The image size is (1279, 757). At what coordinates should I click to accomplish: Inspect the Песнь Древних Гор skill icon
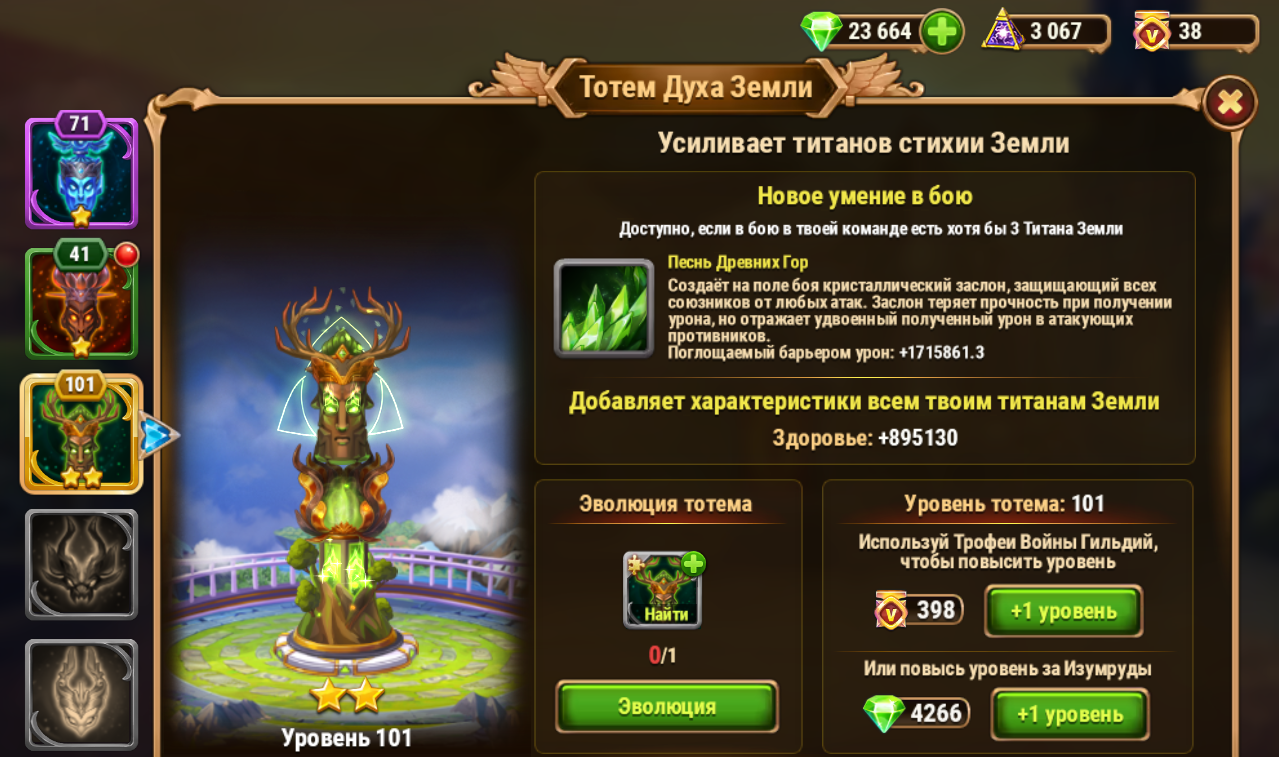(x=603, y=309)
